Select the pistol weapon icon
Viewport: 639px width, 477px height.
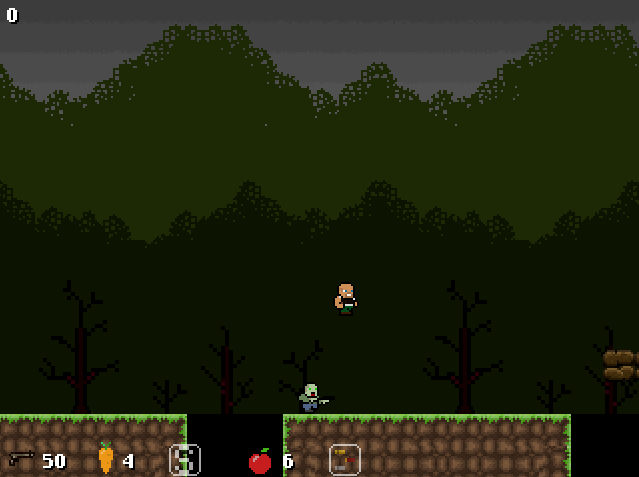point(21,459)
